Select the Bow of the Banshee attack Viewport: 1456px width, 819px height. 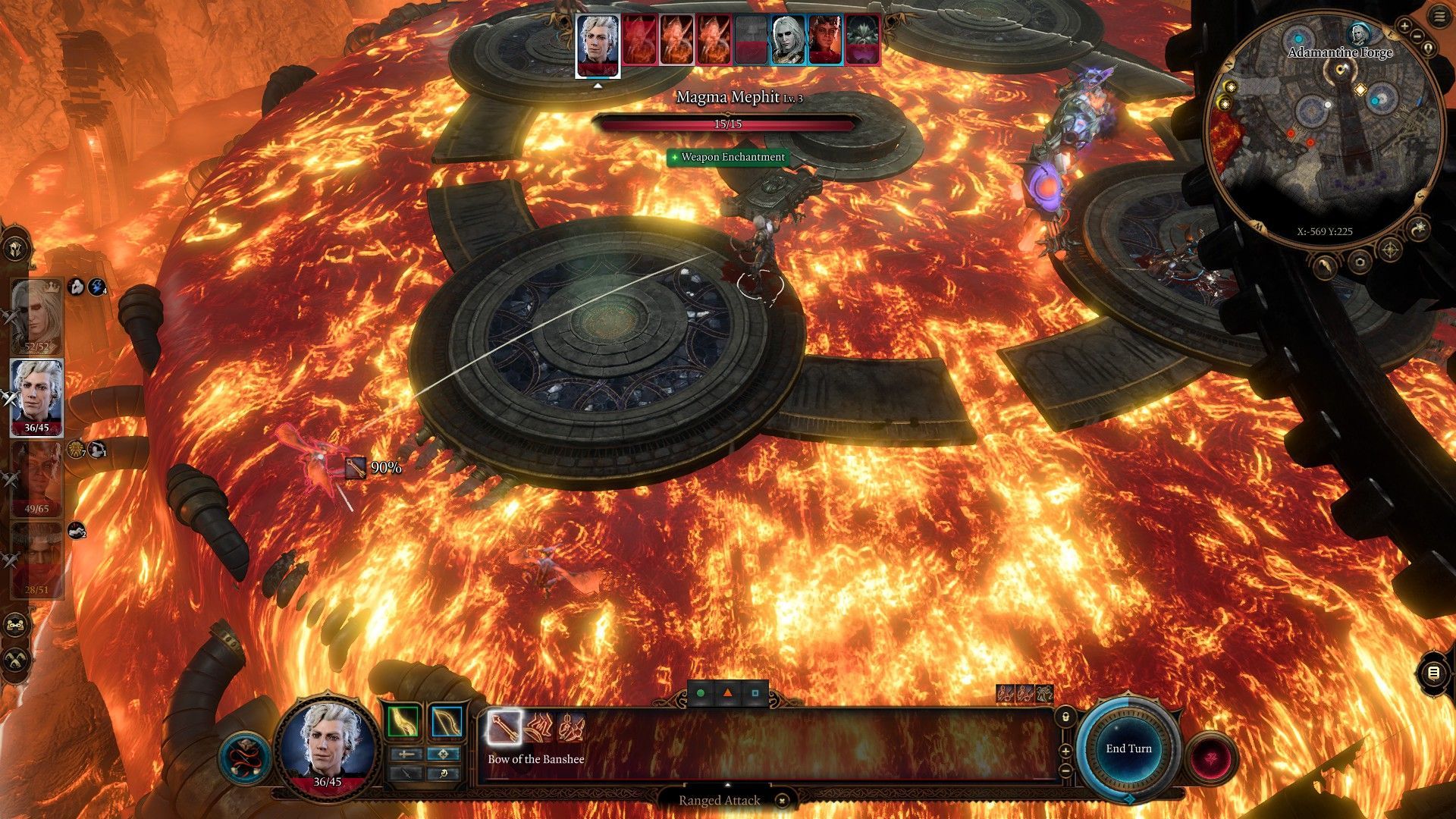point(504,727)
